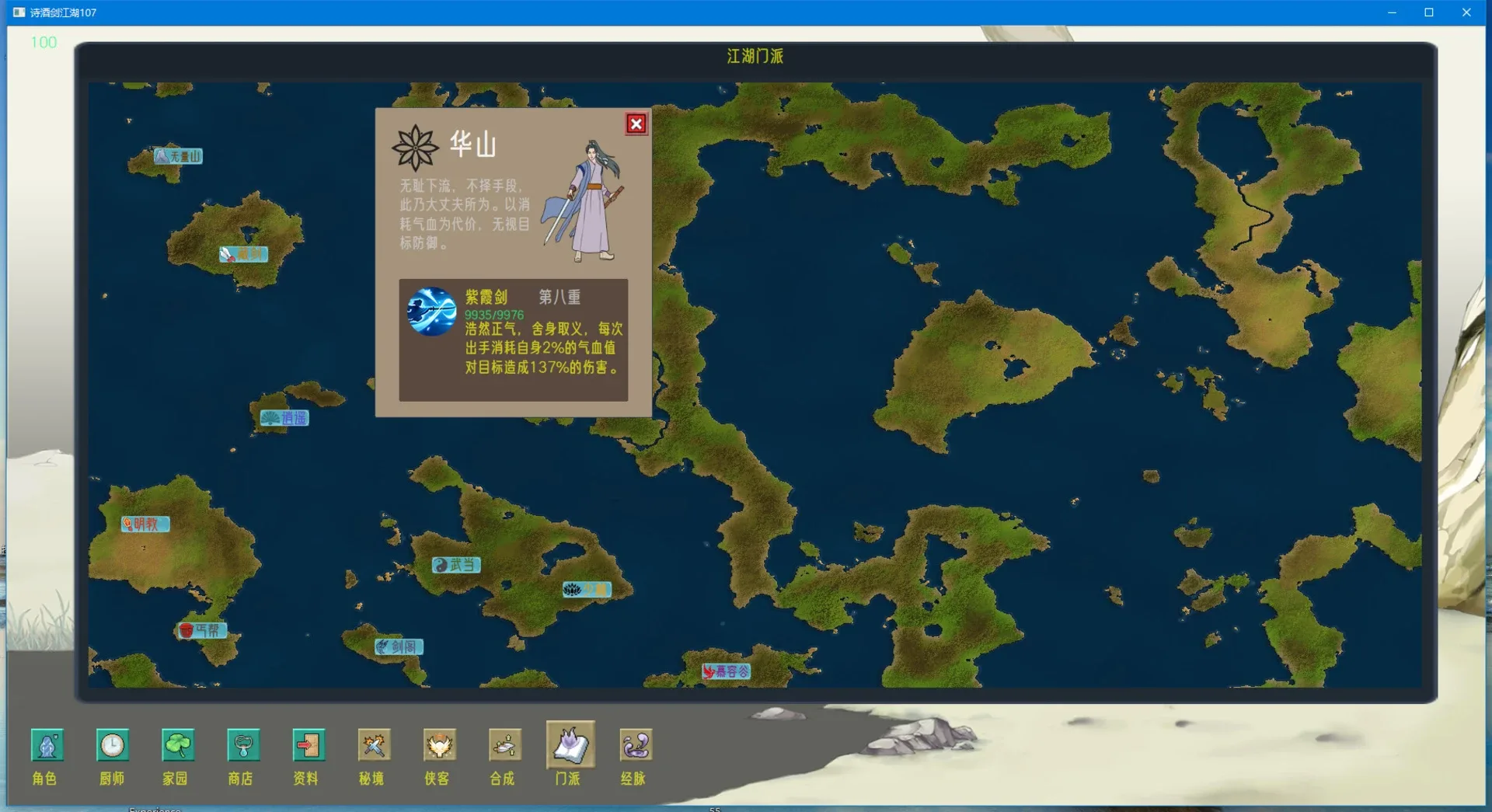Select the 武当 sect marker
This screenshot has height=812, width=1492.
pos(455,565)
